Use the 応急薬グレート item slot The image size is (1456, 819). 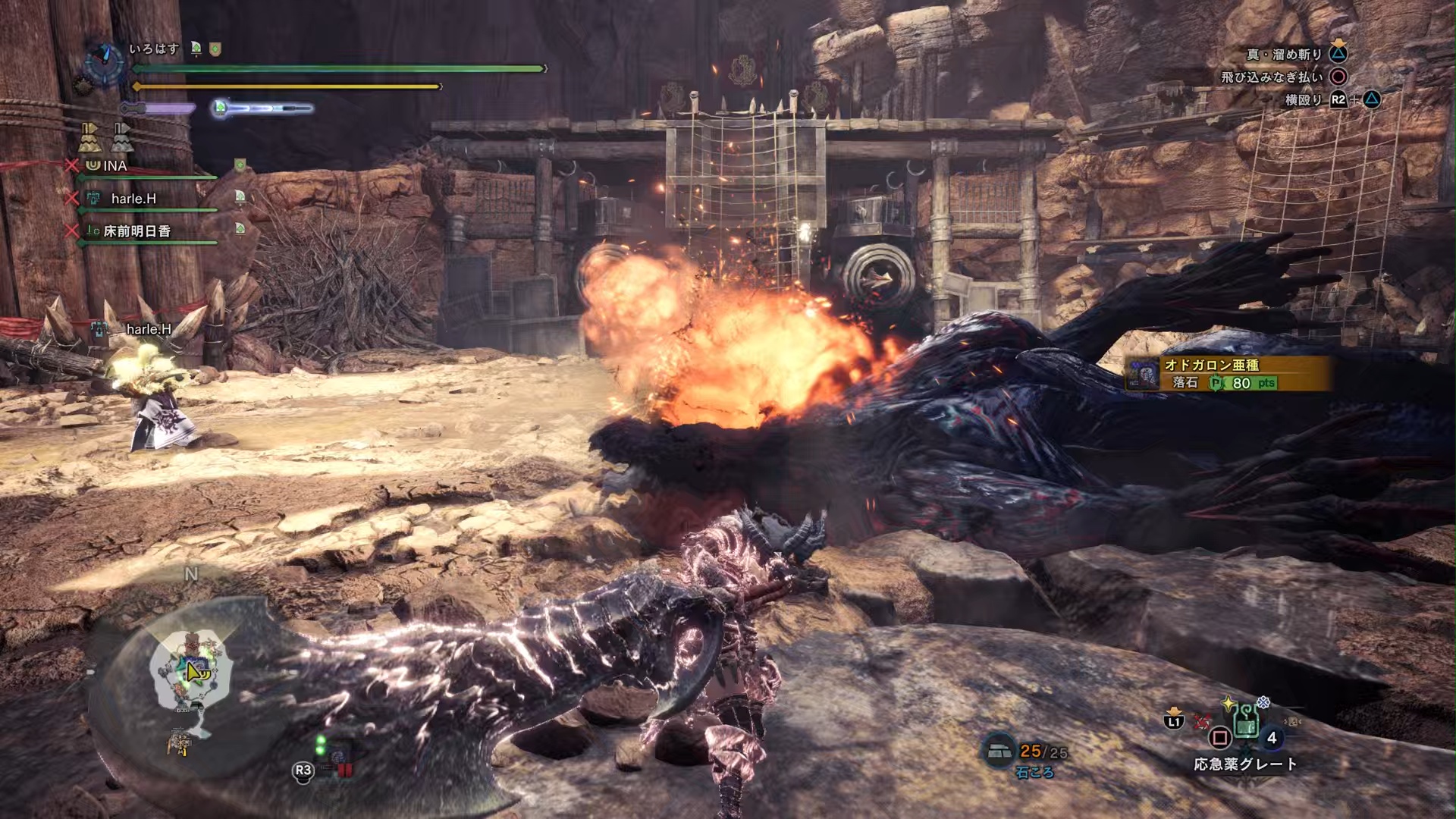[x=1245, y=723]
